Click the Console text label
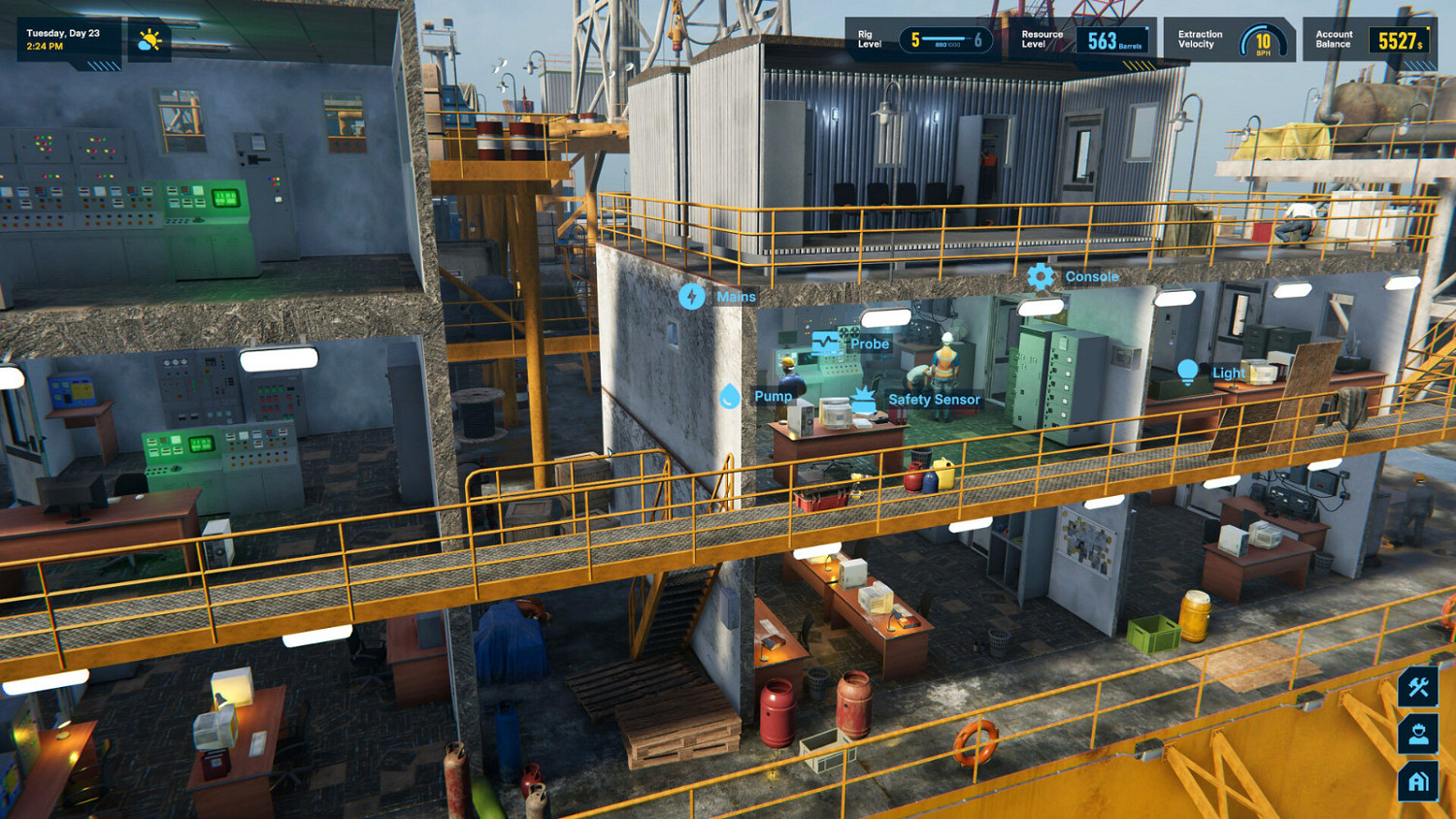The height and width of the screenshot is (819, 1456). [1093, 277]
